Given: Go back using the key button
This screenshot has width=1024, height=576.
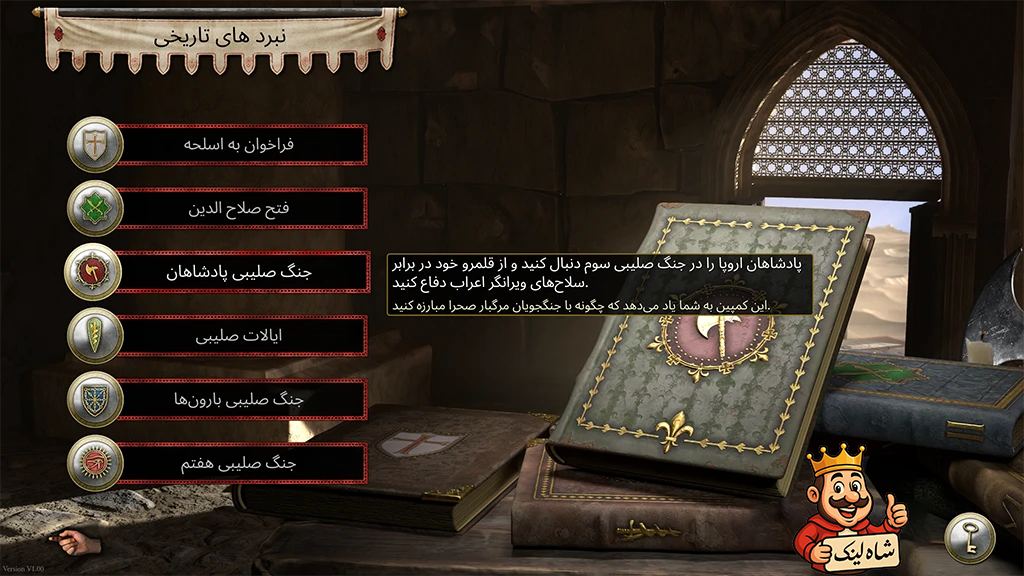Looking at the screenshot, I should point(968,537).
